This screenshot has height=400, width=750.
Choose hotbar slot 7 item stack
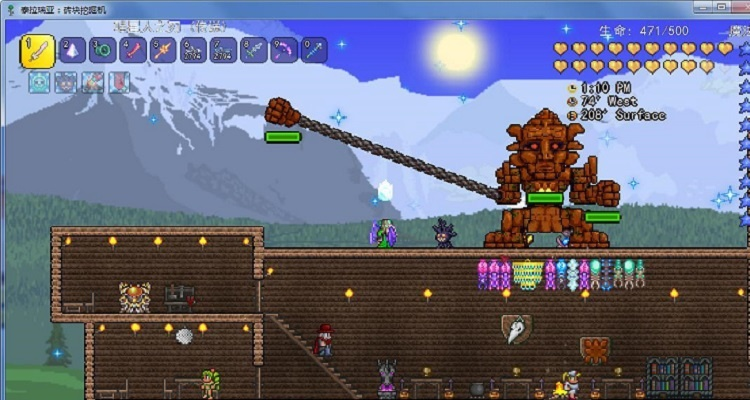tap(224, 50)
